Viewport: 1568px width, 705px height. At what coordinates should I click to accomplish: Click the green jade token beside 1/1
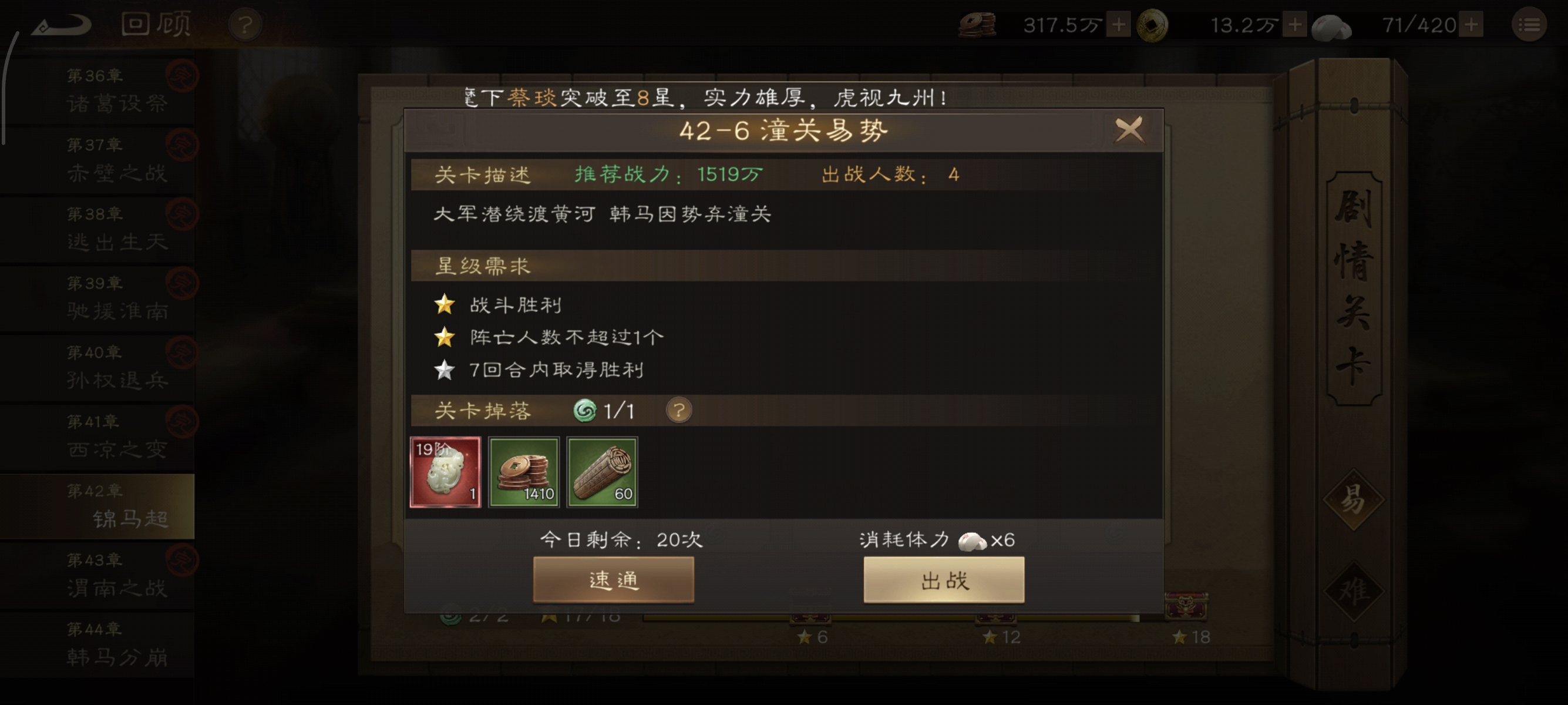click(x=585, y=410)
